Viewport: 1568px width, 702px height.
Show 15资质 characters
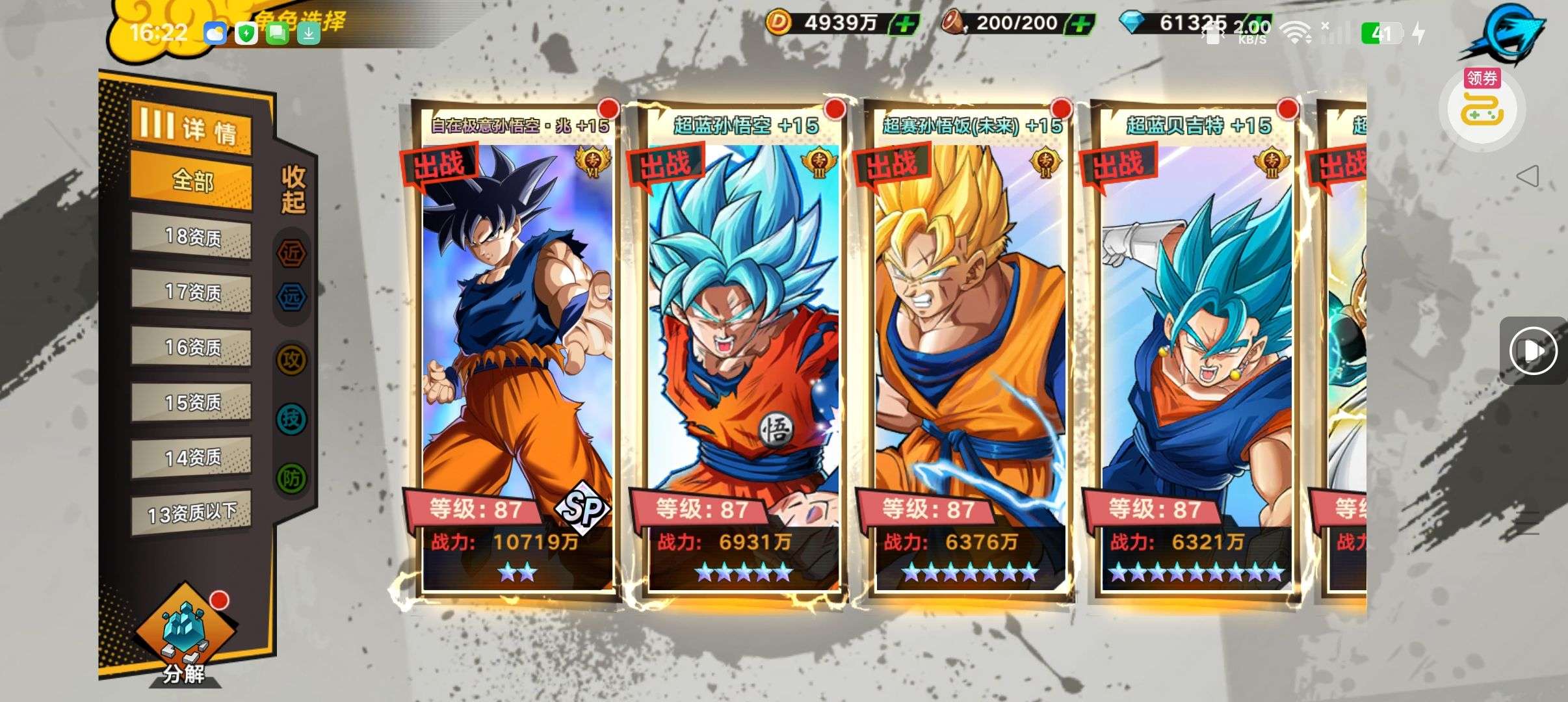click(192, 402)
